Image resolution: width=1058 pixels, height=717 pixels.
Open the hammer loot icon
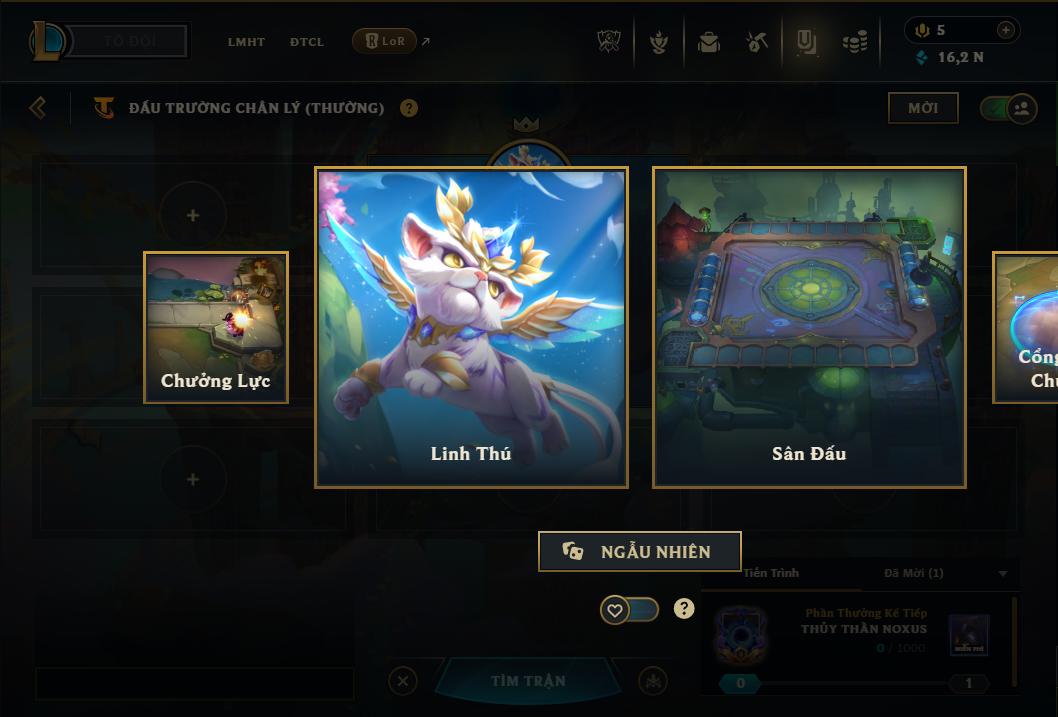757,42
